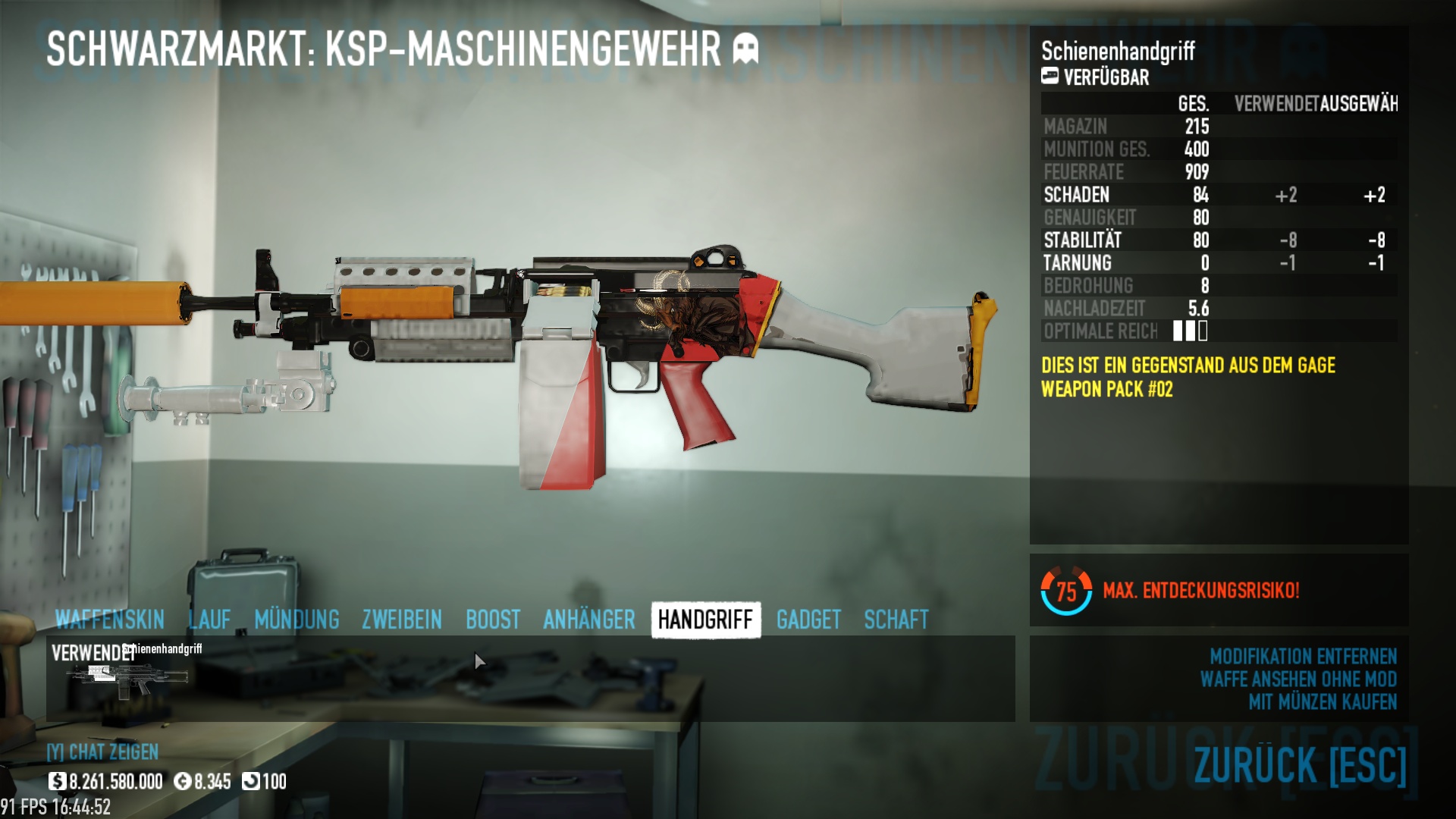Open the Lauf modification category
Viewport: 1456px width, 819px height.
(209, 620)
